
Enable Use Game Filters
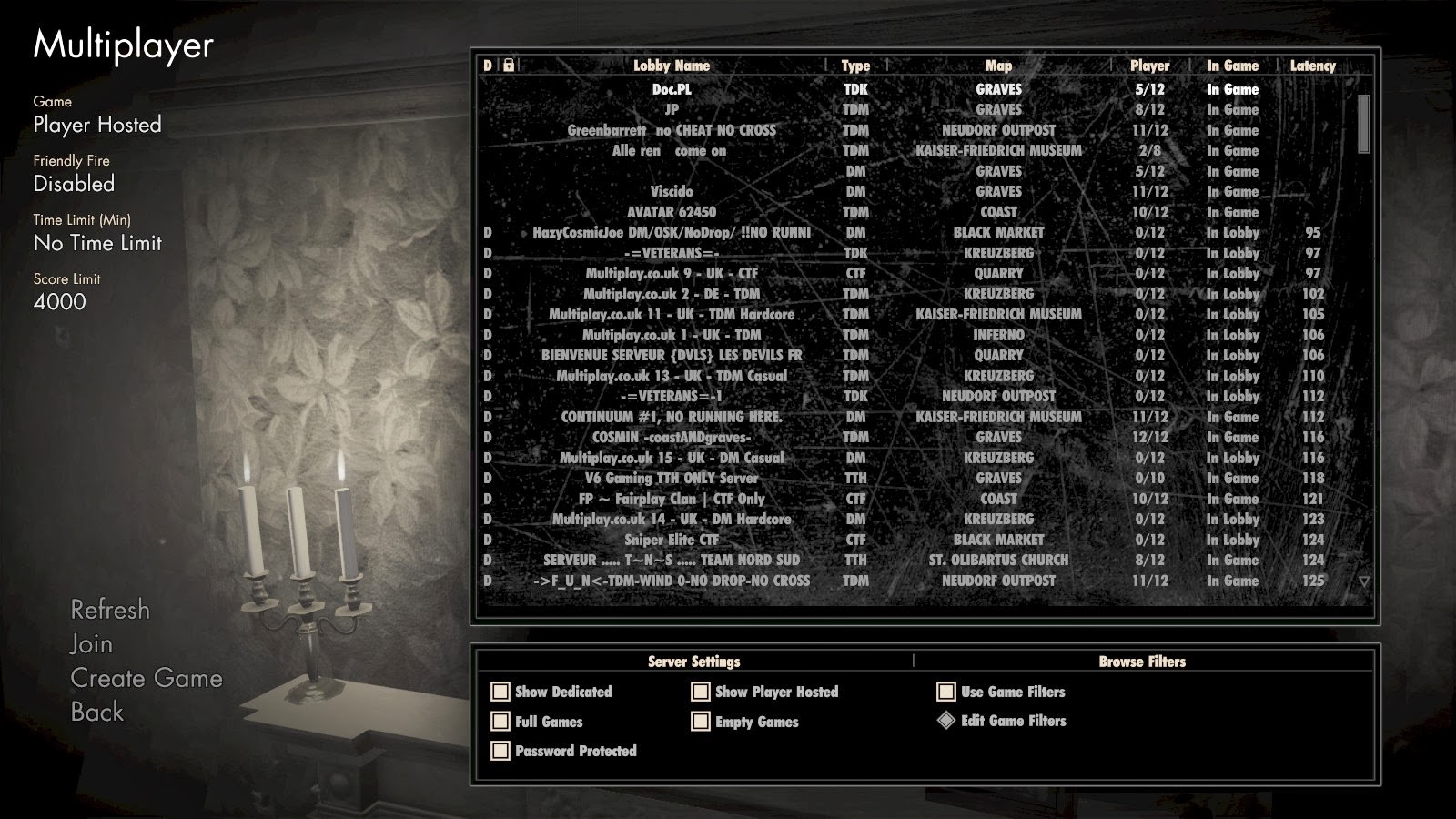click(x=946, y=692)
